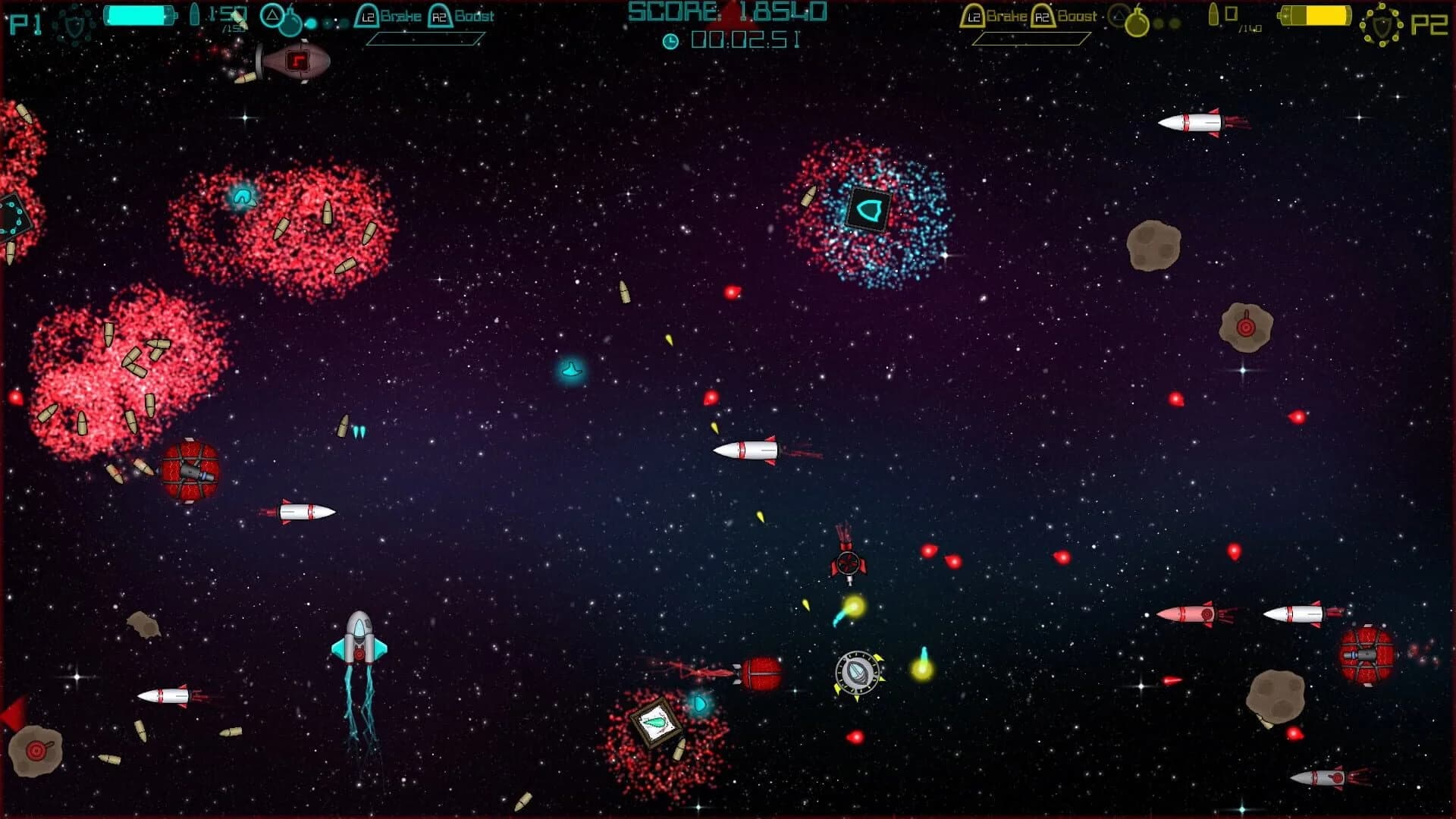Click the 0/140 ammo counter text
1456x819 pixels.
(x=1240, y=21)
